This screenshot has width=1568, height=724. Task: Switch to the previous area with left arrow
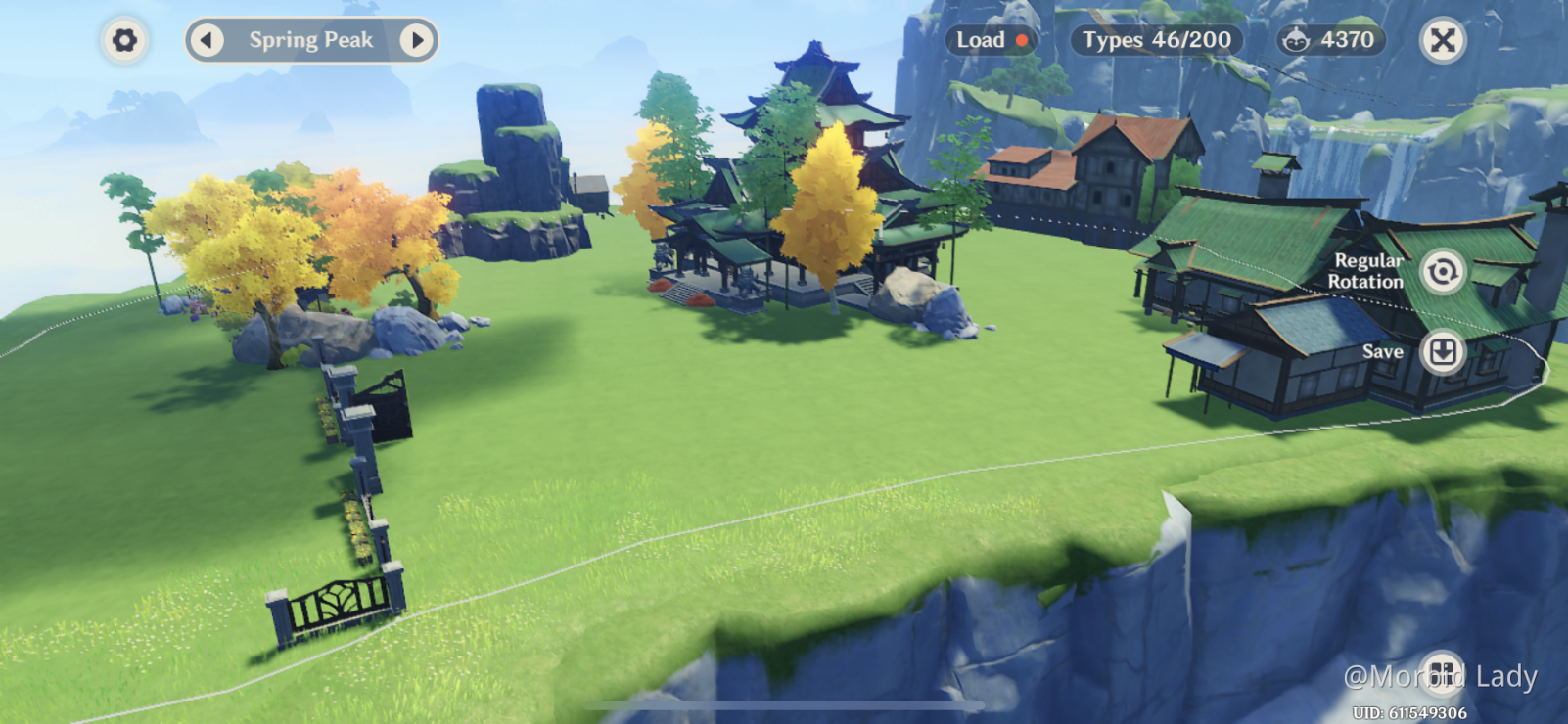207,40
